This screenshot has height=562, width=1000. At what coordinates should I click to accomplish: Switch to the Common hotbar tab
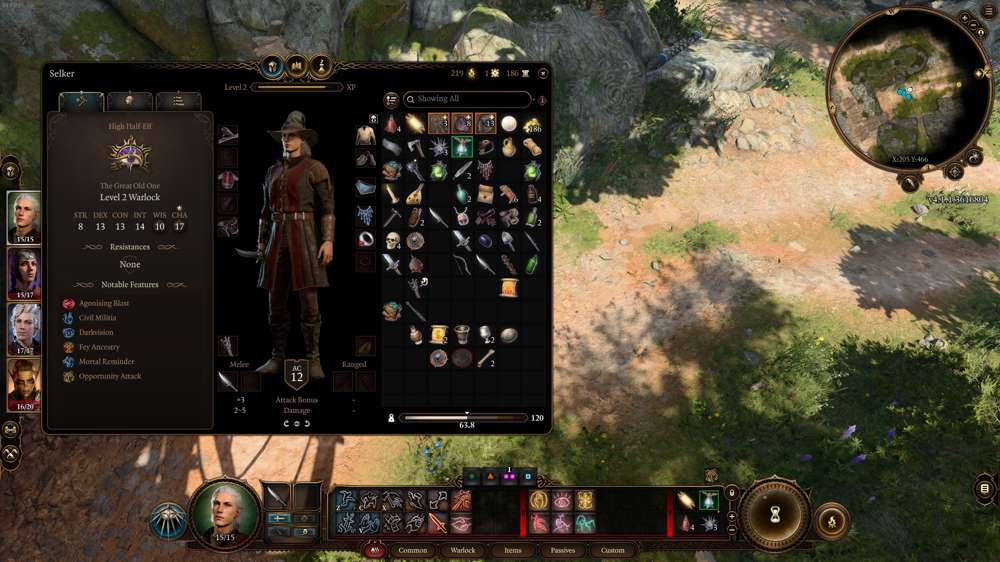412,550
